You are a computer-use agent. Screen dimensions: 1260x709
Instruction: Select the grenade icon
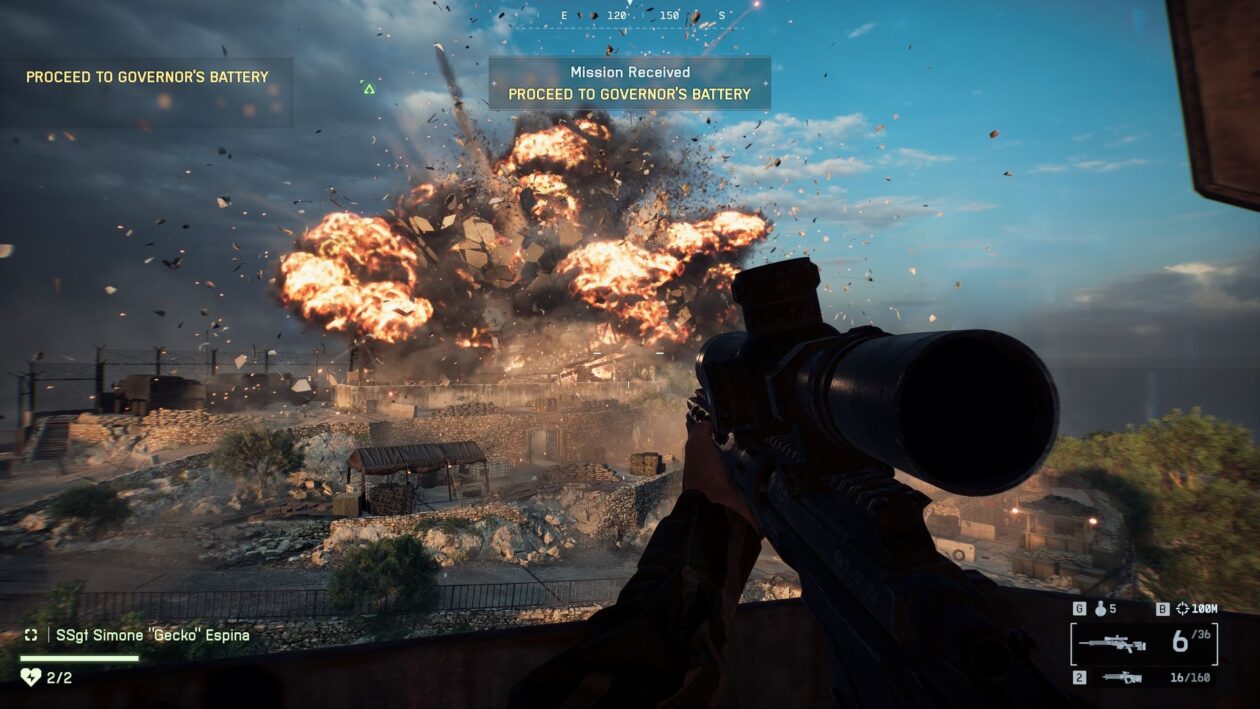click(x=1099, y=608)
